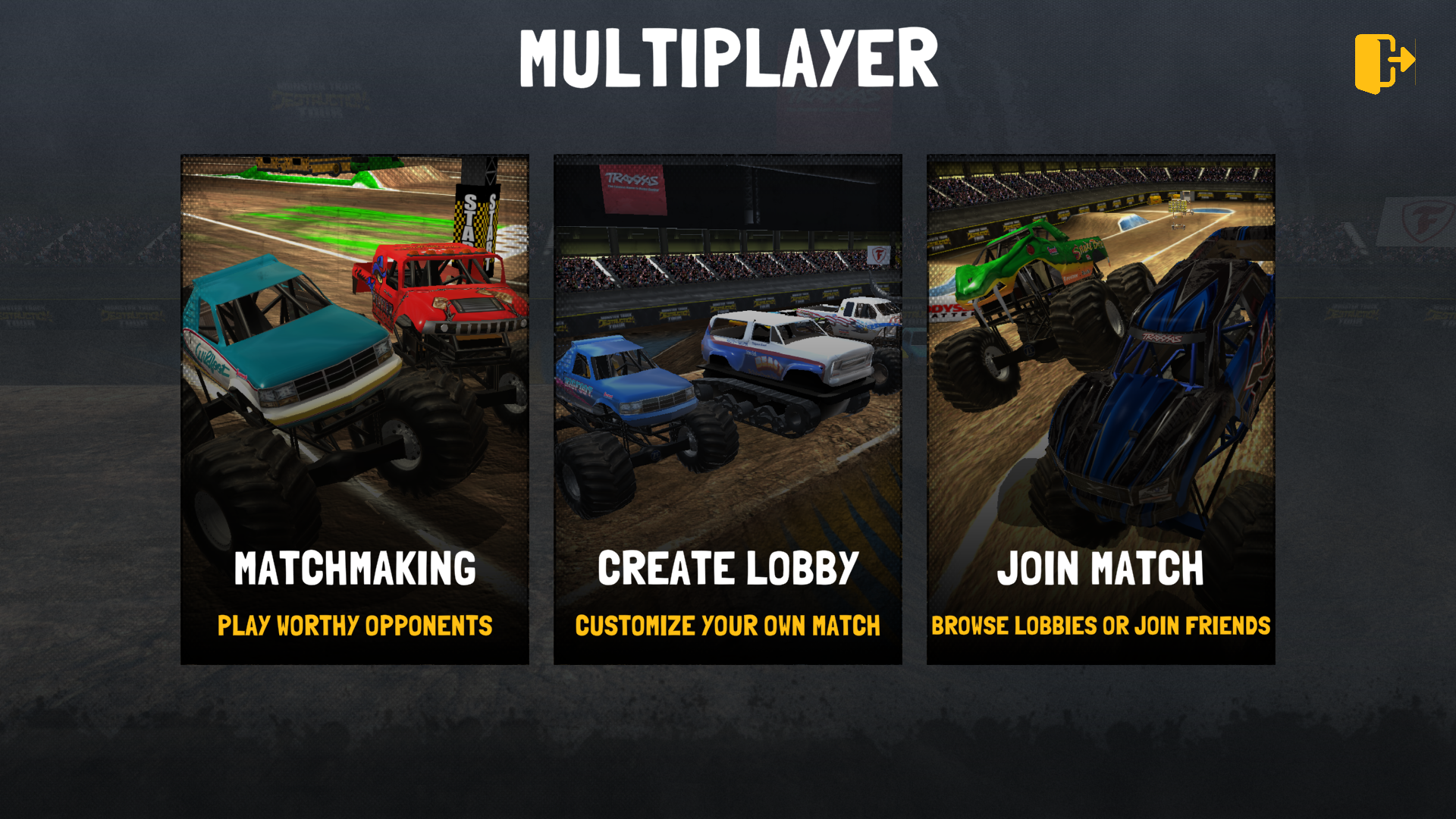Click the CREATE LOBBY title text

coord(727,567)
